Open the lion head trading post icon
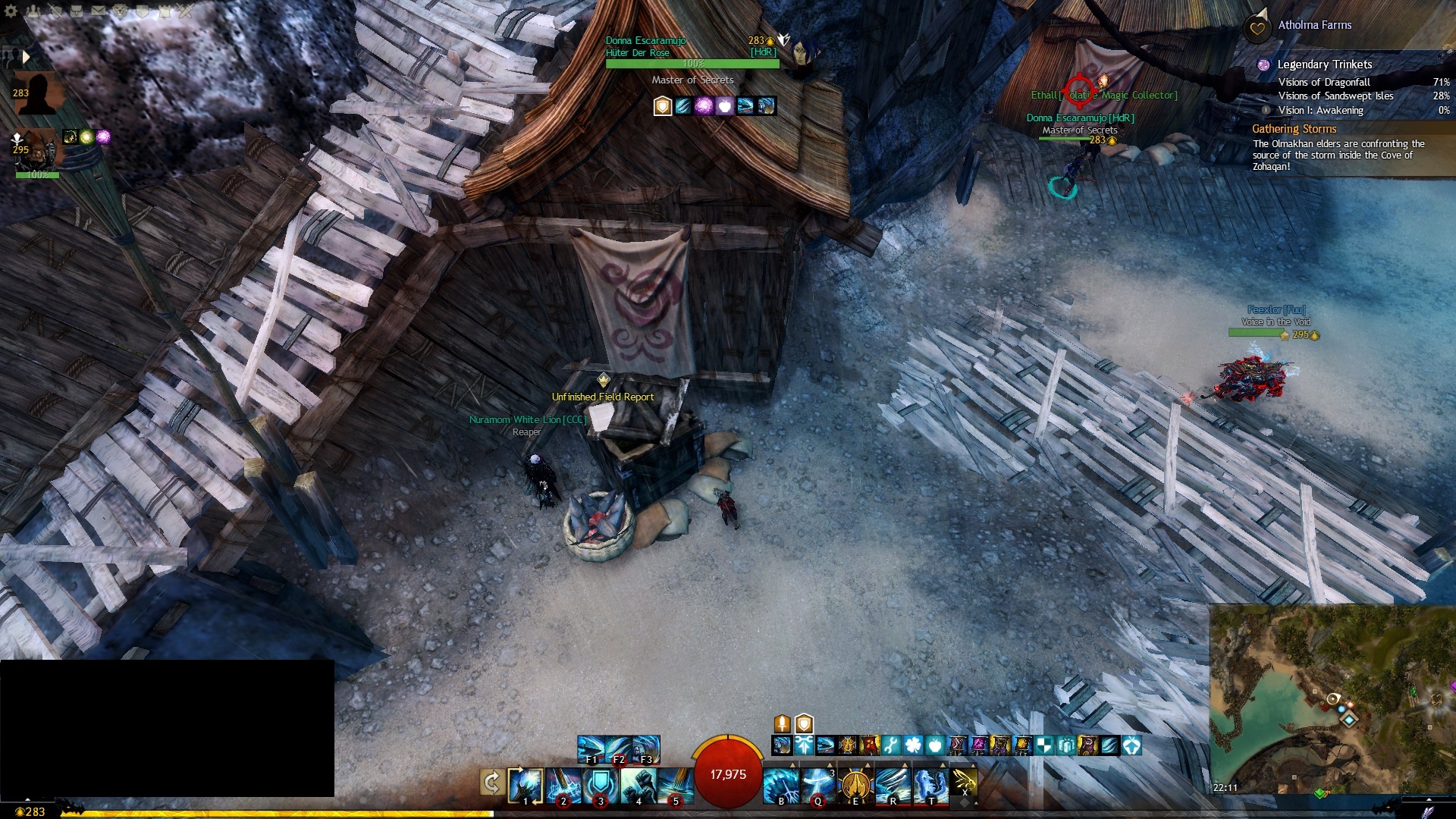Image resolution: width=1456 pixels, height=819 pixels. tap(121, 11)
